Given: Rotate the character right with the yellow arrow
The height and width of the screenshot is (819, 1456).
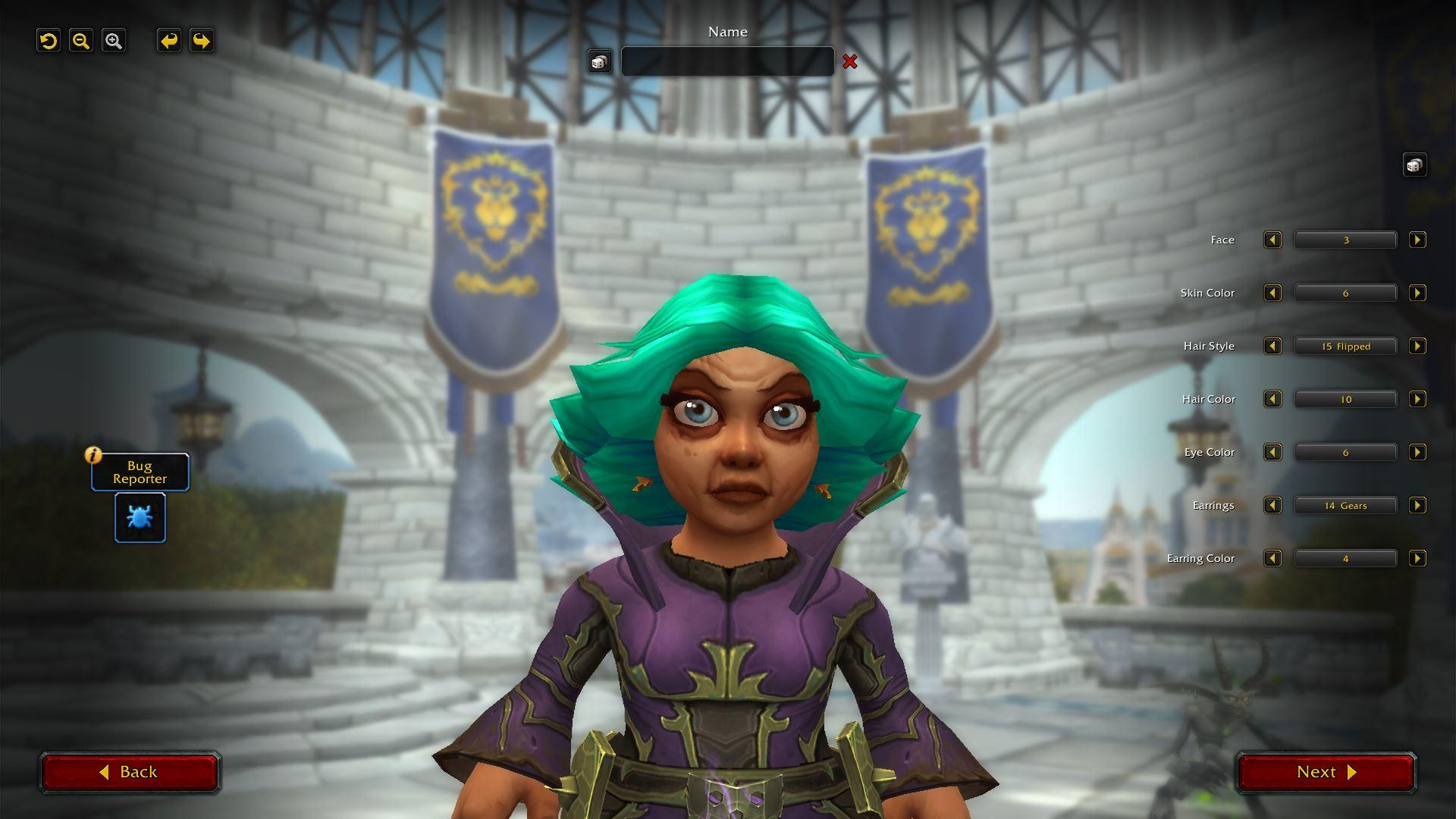Looking at the screenshot, I should (200, 41).
